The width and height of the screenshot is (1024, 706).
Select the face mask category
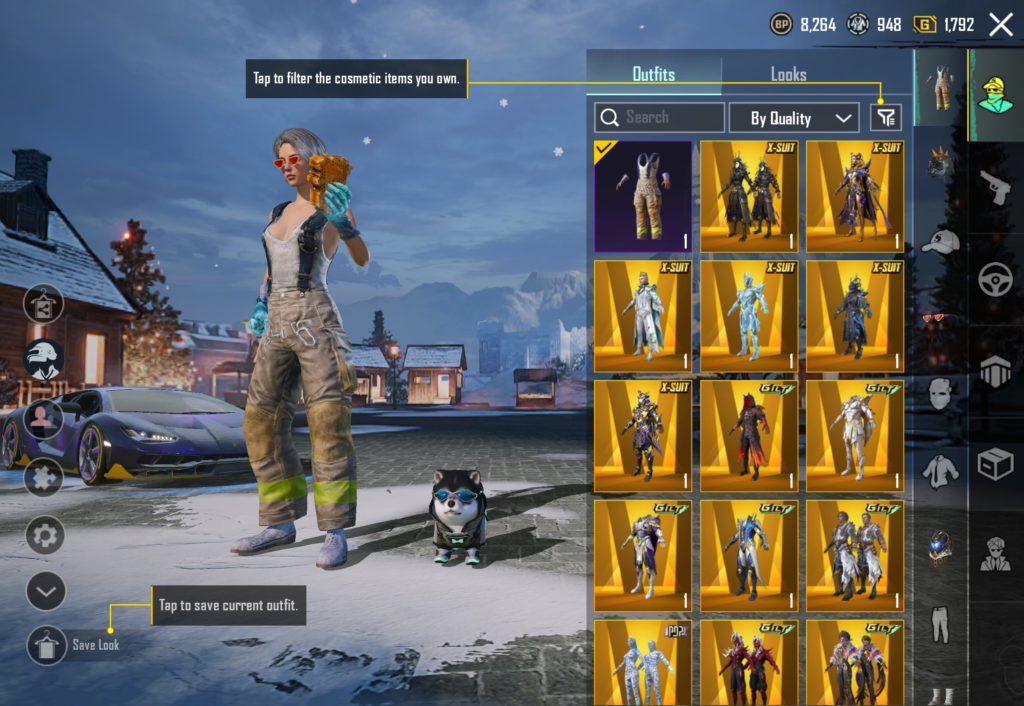940,394
